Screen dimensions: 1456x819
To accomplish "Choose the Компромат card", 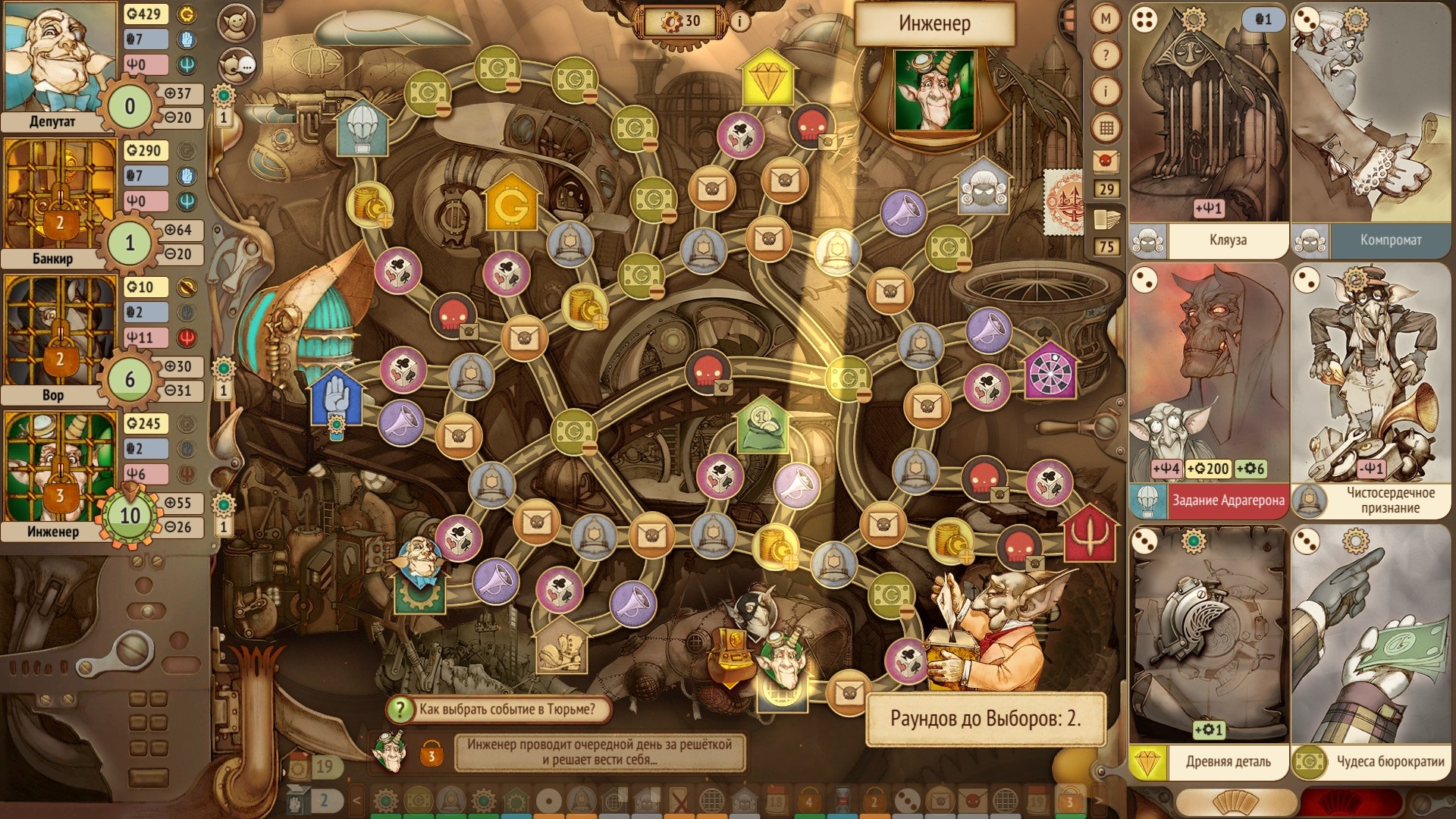I will coord(1371,129).
